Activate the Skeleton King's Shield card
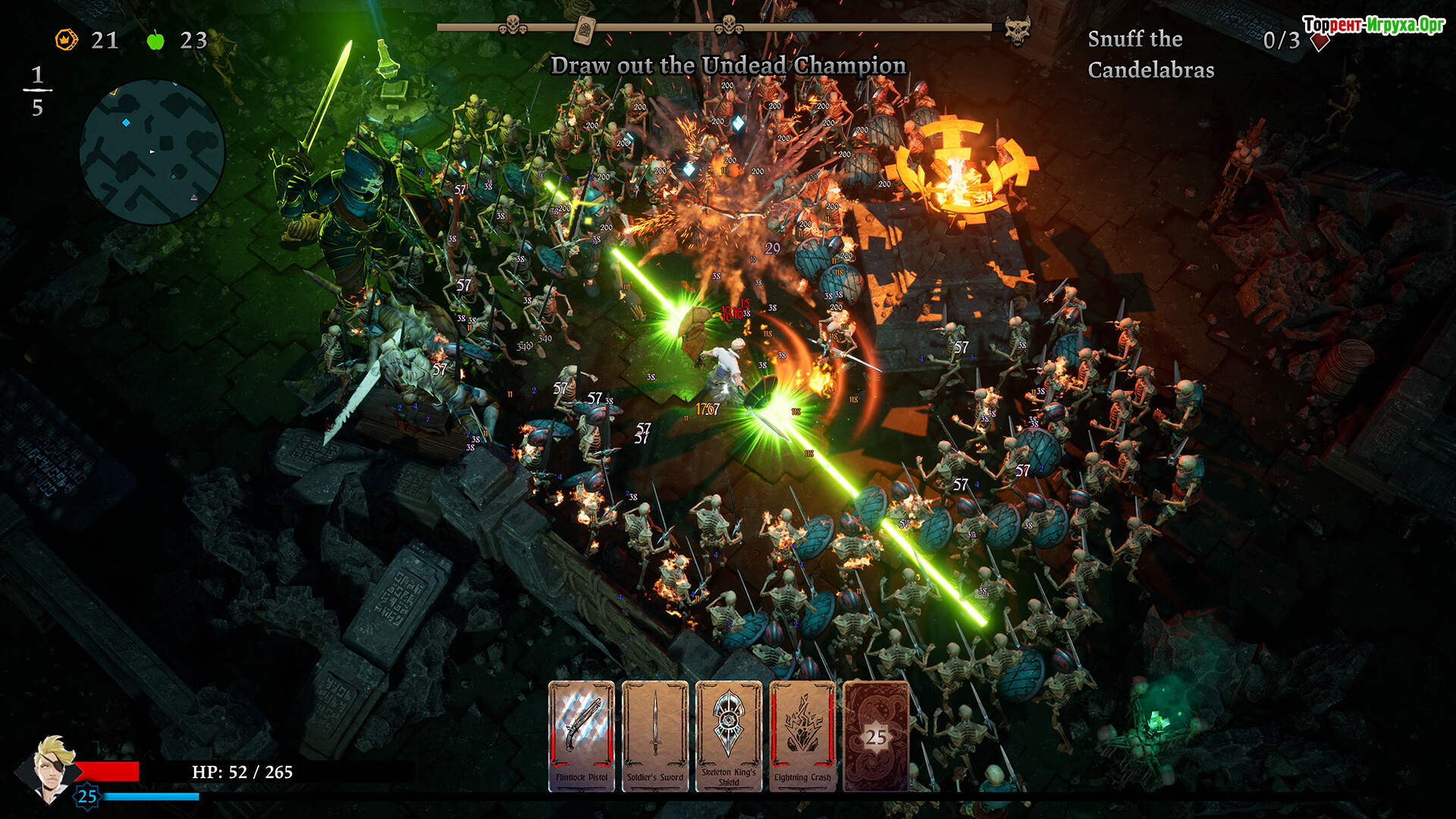 729,736
